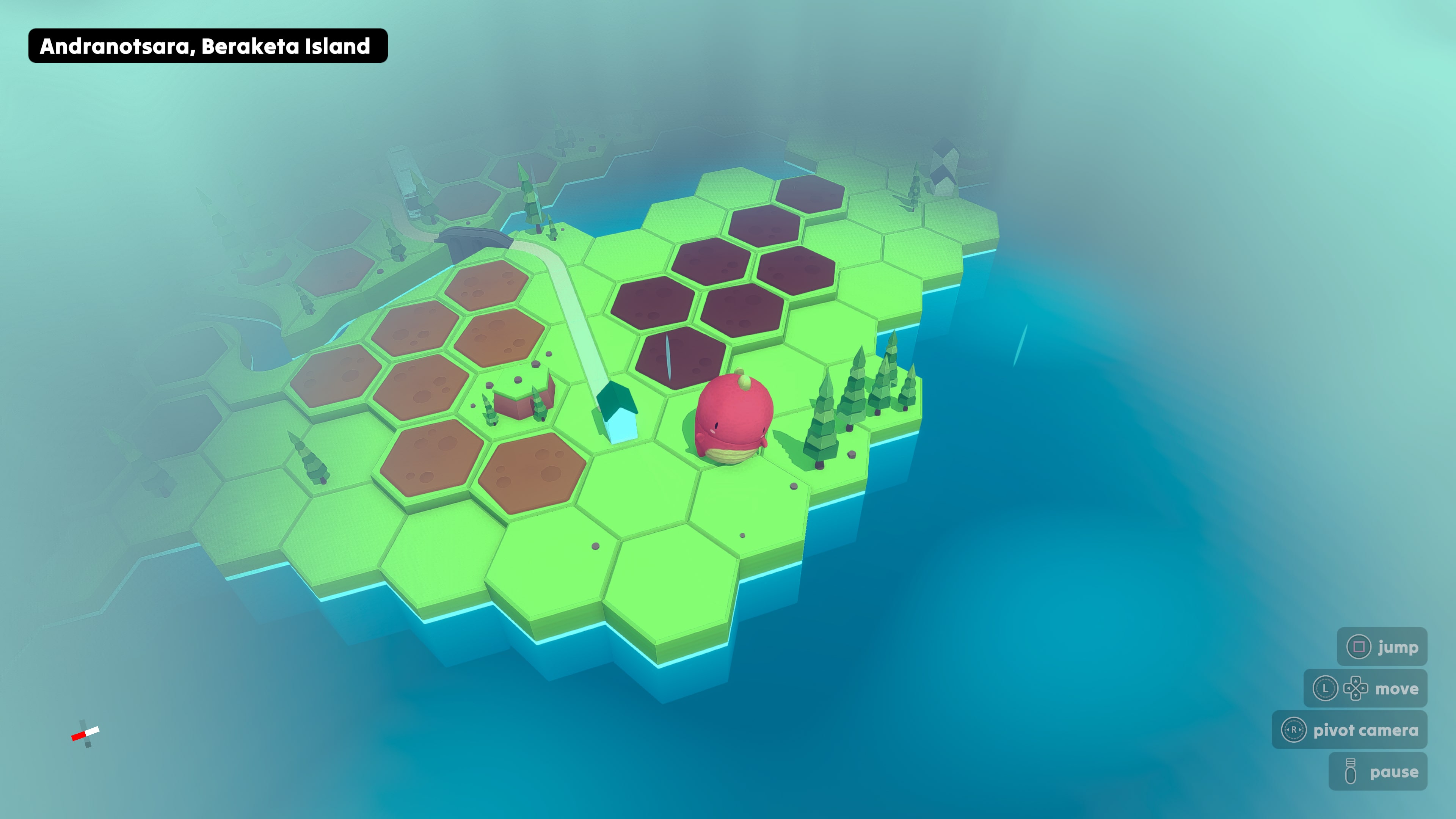Open the pause hint panel
The height and width of the screenshot is (819, 1456).
(x=1378, y=772)
